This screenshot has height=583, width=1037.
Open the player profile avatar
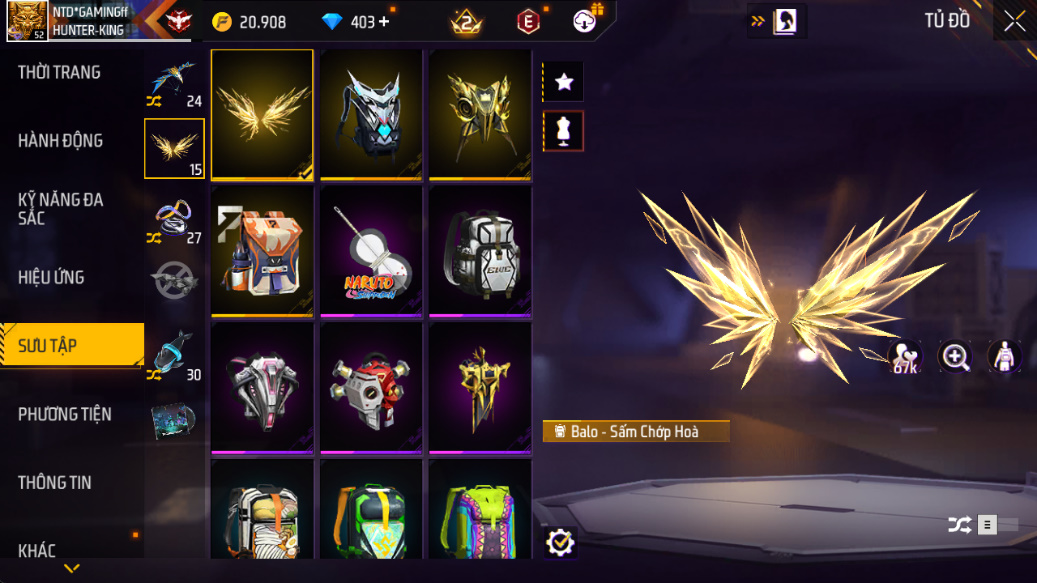coord(27,21)
